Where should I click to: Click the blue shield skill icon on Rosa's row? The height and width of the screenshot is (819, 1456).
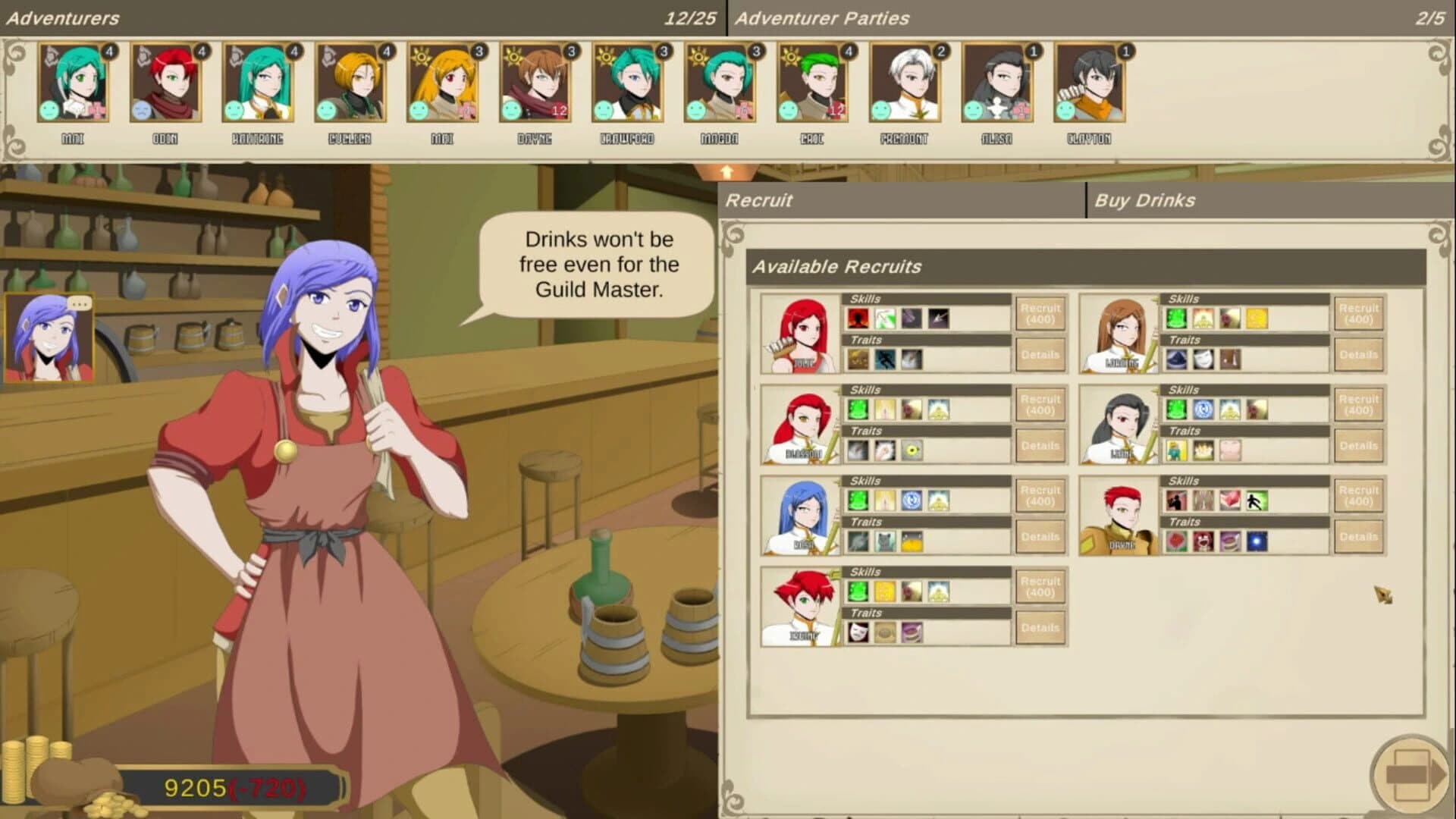[911, 500]
